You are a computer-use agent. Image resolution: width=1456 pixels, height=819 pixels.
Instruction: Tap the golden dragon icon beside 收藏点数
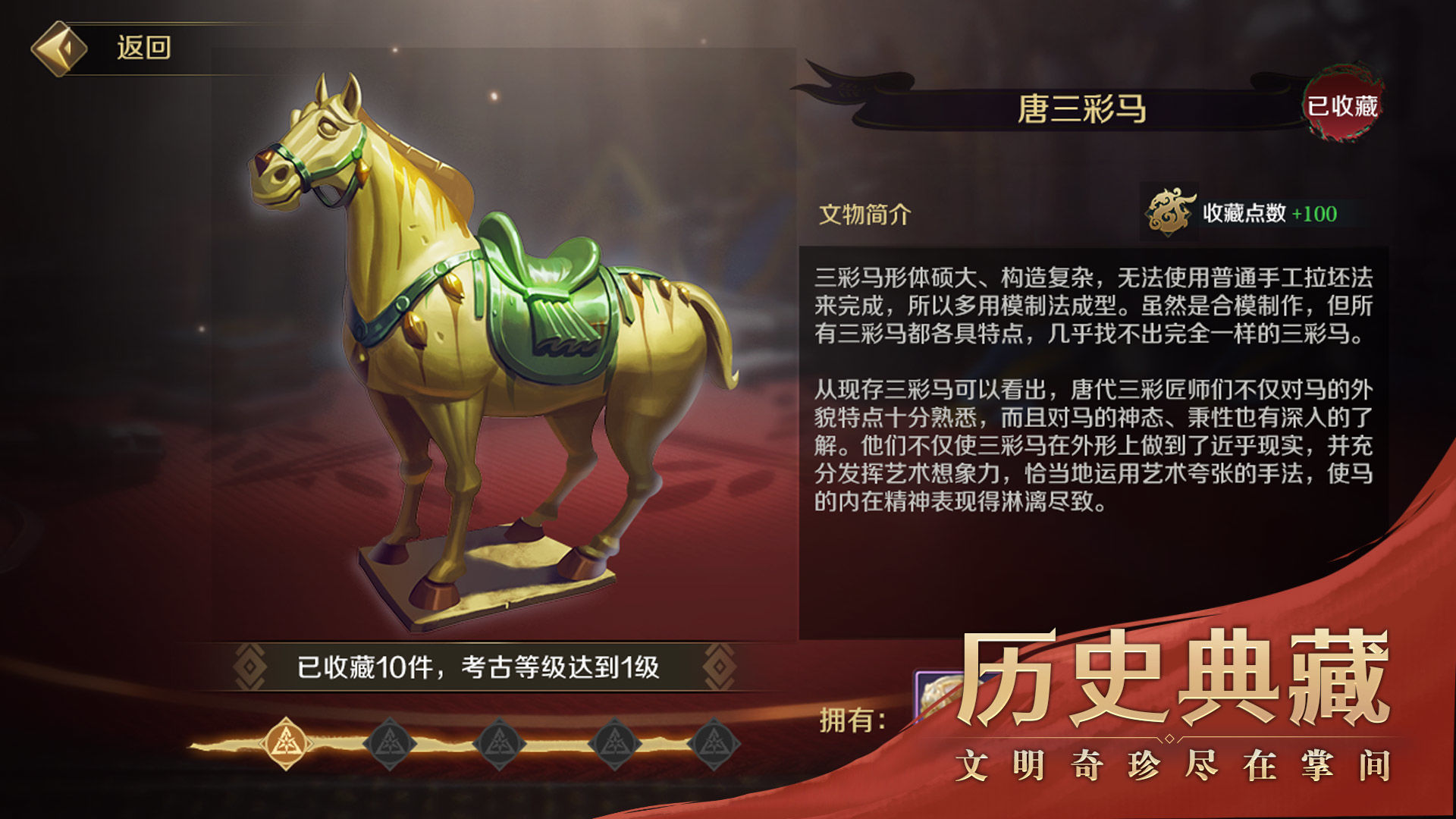(1168, 214)
